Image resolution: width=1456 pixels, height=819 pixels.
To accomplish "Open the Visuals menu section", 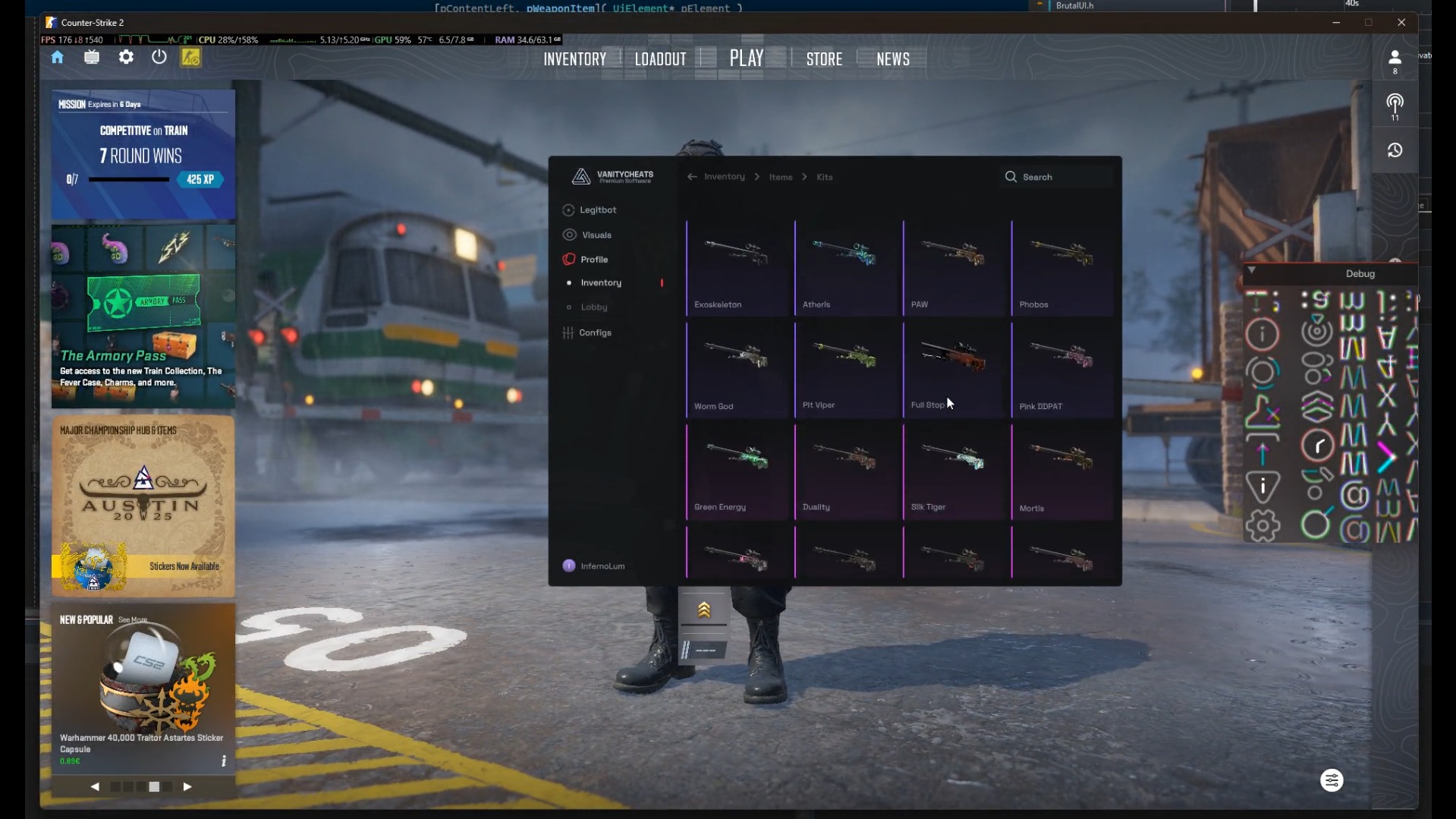I will click(596, 235).
